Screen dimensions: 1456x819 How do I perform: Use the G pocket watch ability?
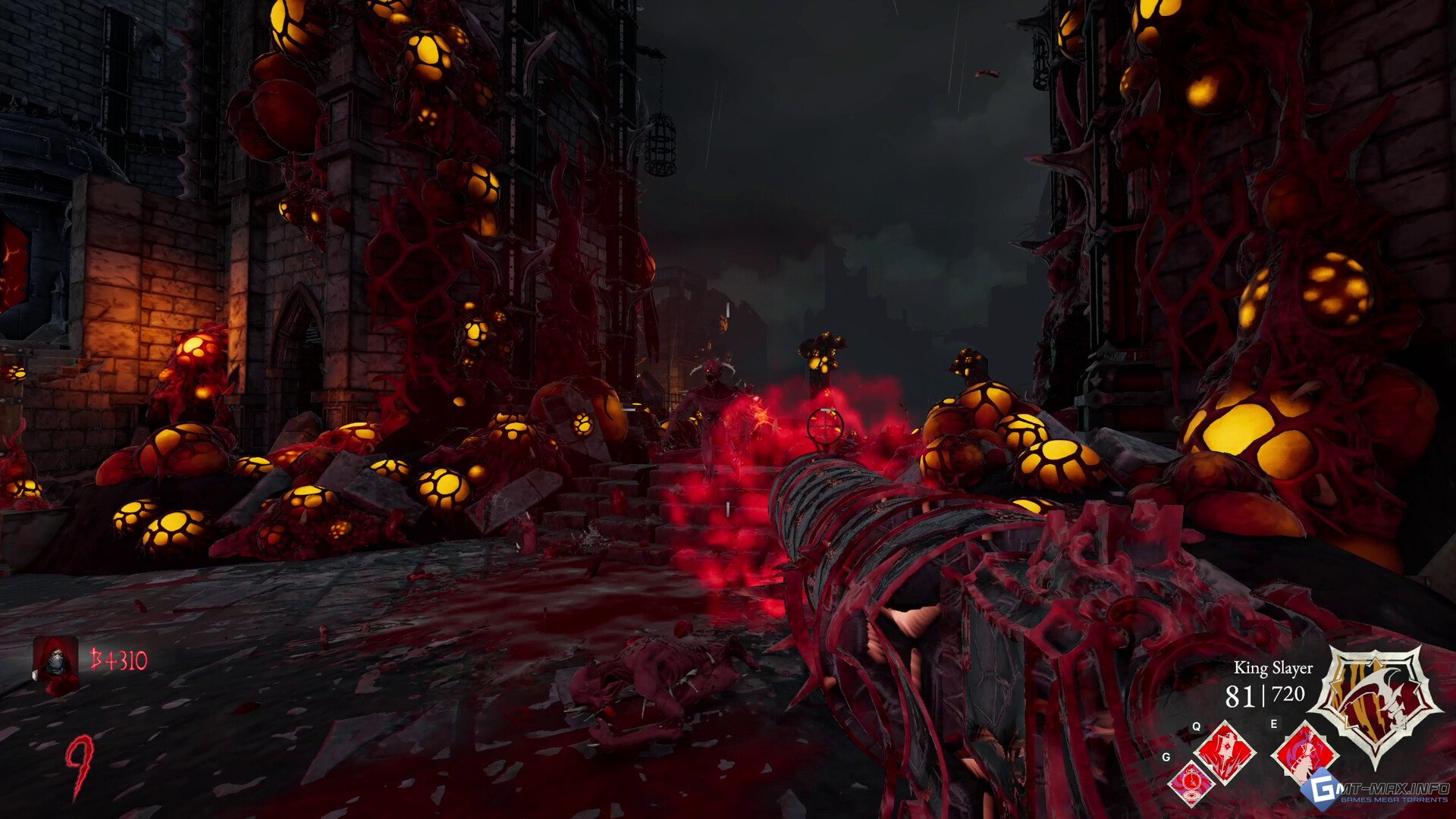click(x=1191, y=783)
